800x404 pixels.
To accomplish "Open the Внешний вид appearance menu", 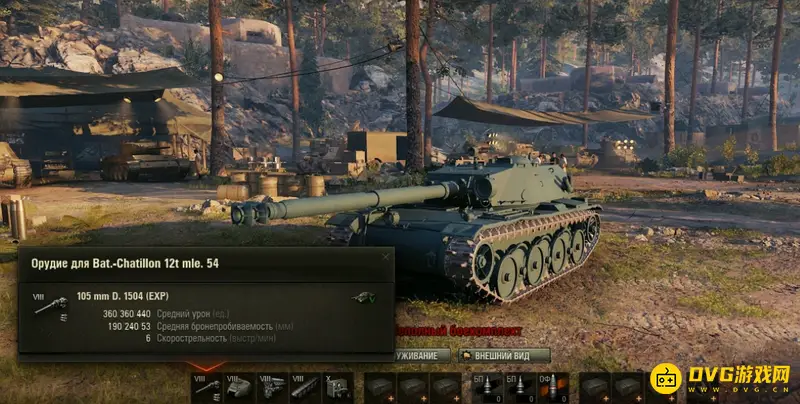I will click(x=504, y=355).
